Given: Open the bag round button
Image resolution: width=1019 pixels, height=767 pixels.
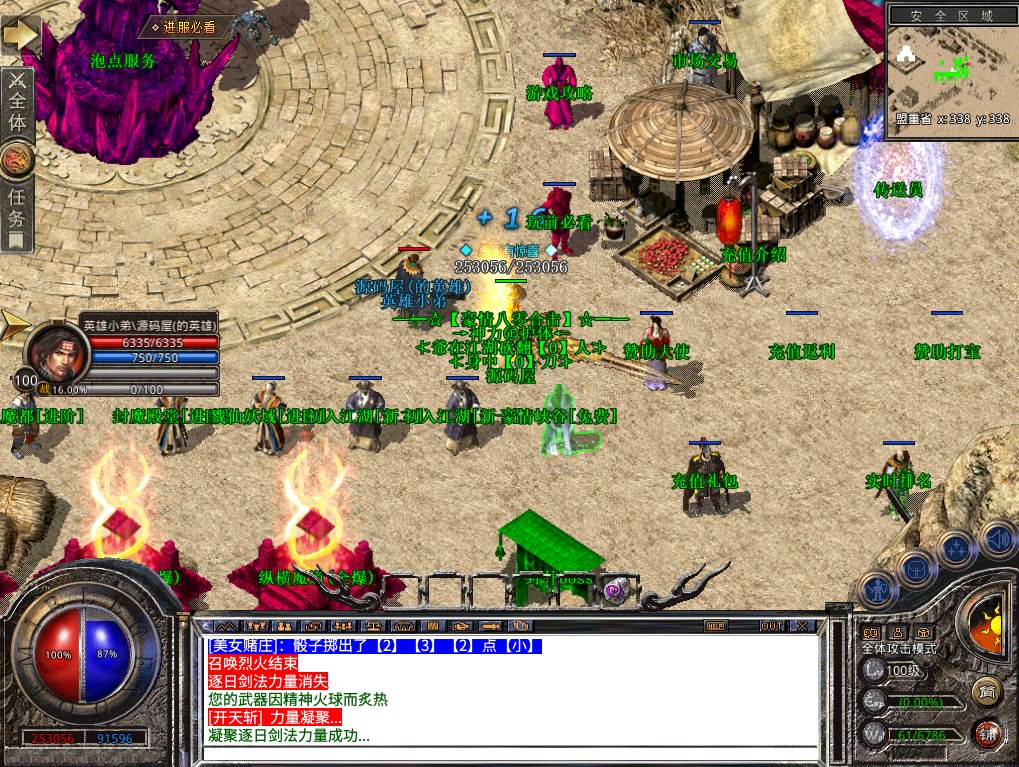Looking at the screenshot, I should 916,568.
